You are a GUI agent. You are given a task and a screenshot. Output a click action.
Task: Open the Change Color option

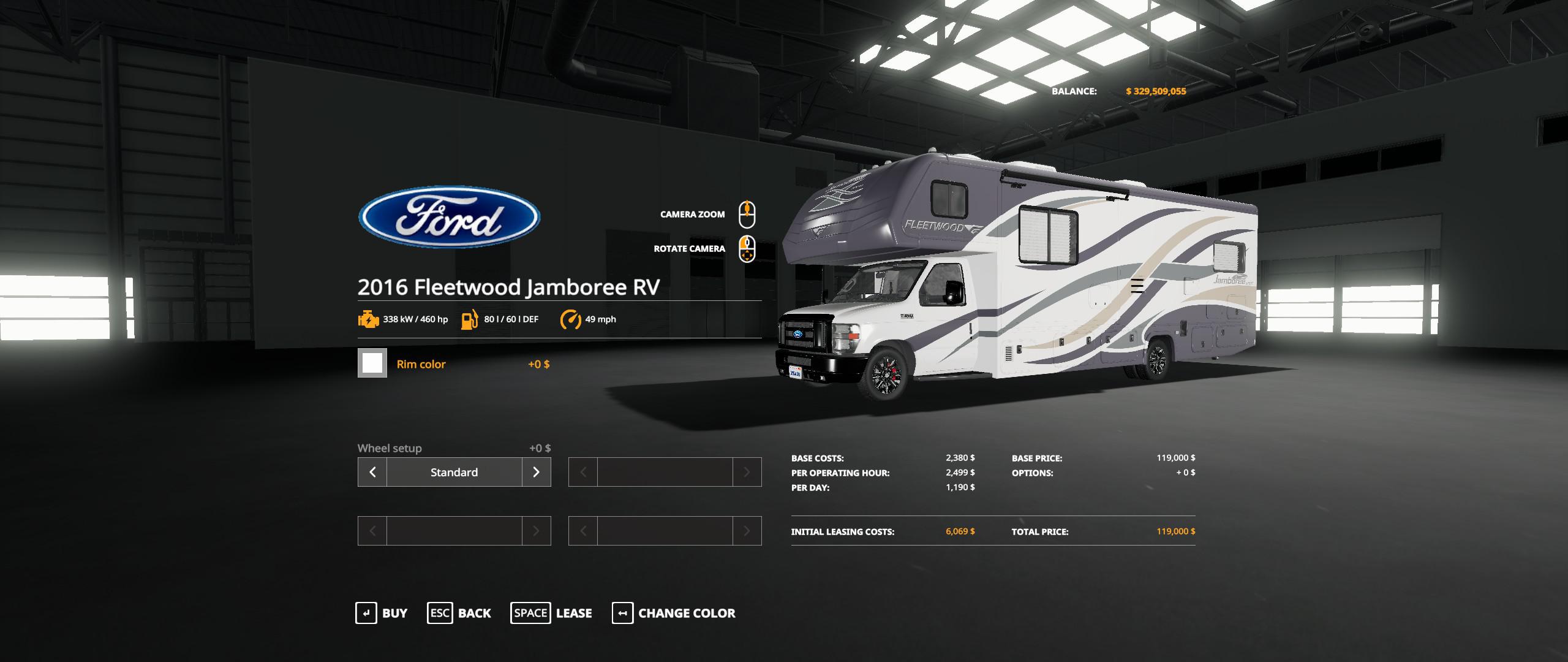pos(674,613)
